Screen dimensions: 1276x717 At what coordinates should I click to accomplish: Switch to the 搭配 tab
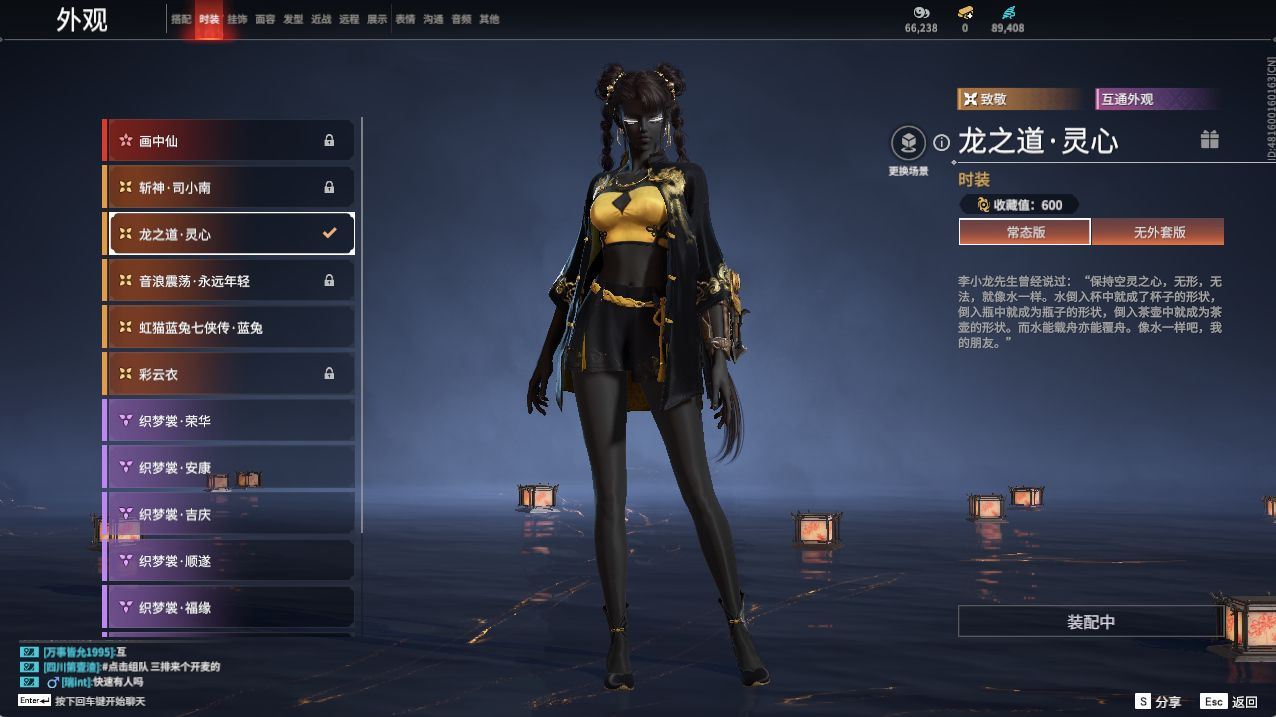[x=181, y=19]
